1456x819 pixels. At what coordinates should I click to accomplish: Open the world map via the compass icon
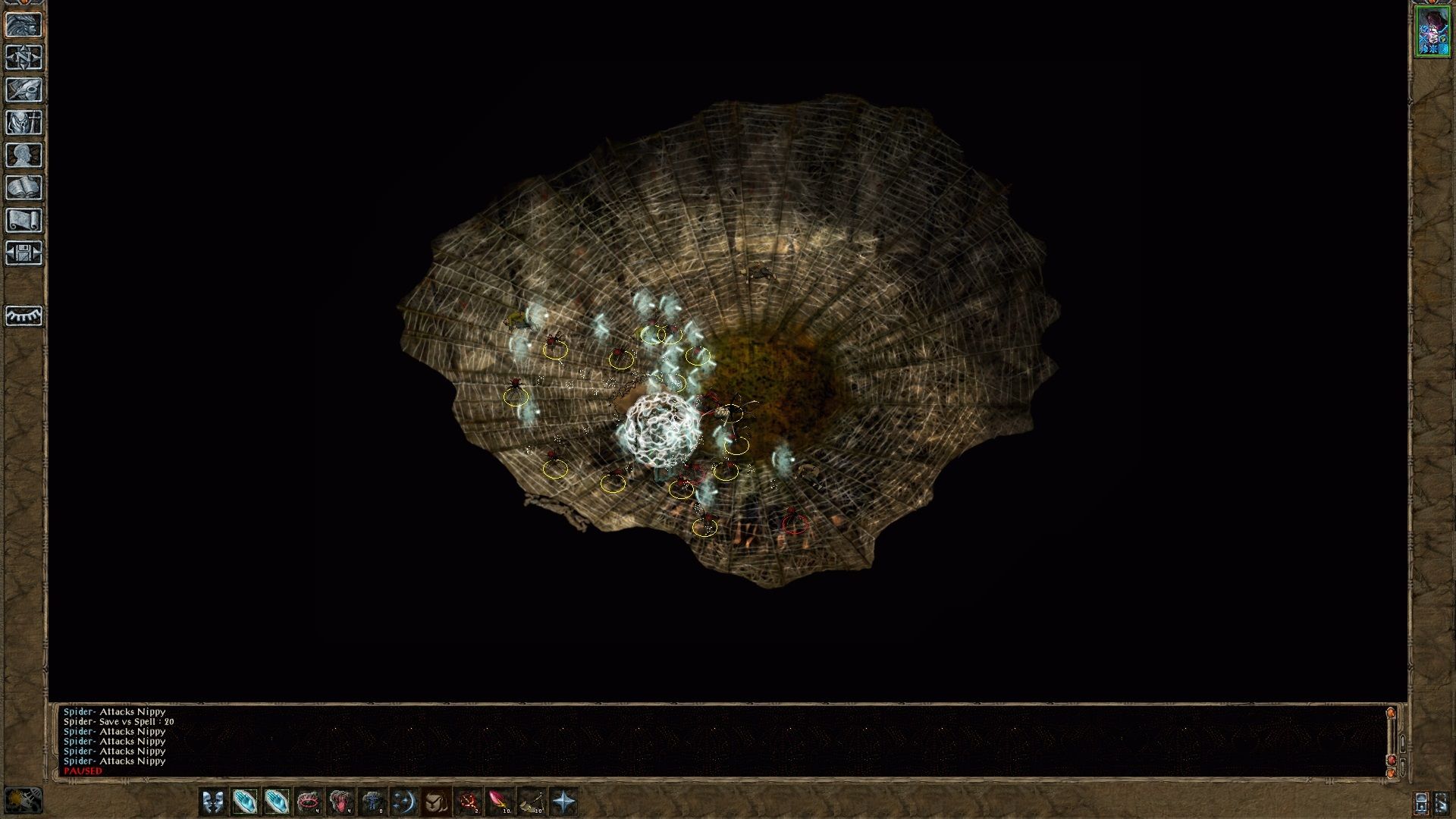click(x=24, y=56)
